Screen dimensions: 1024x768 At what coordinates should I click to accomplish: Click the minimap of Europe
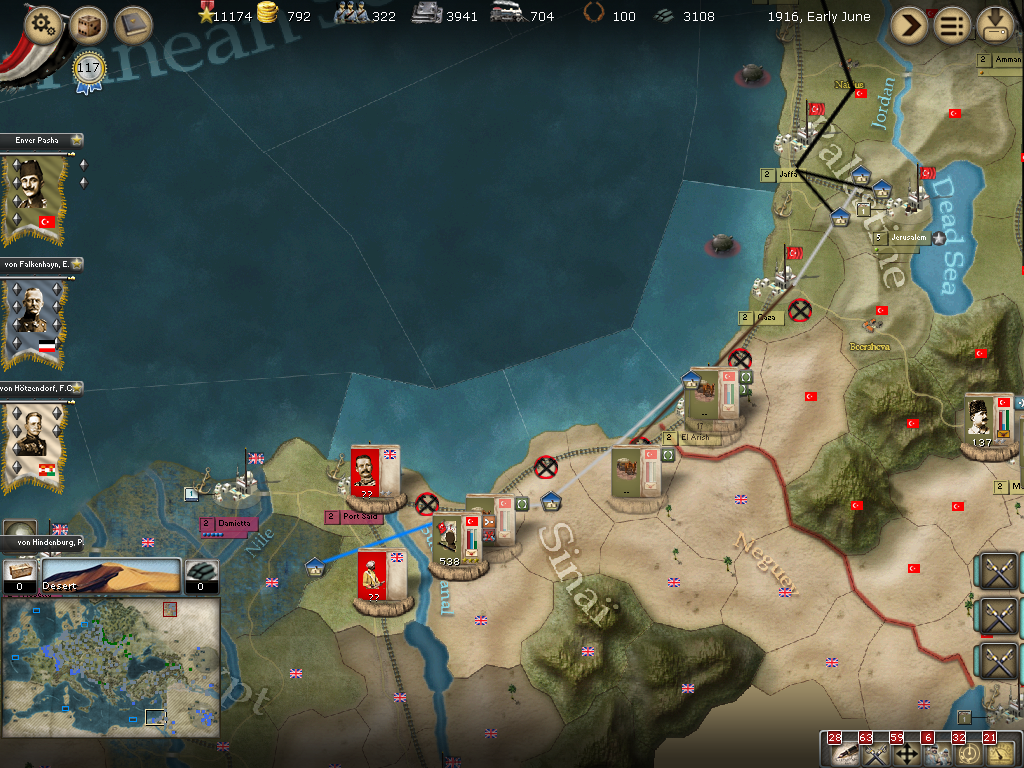click(x=110, y=666)
